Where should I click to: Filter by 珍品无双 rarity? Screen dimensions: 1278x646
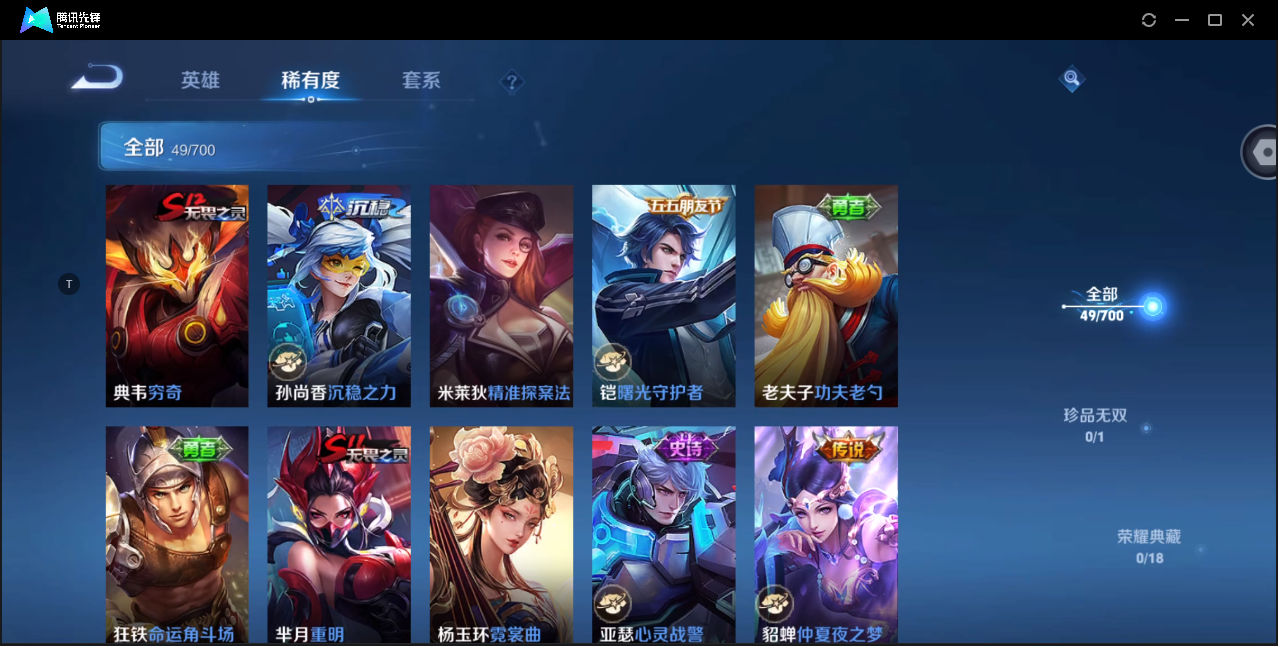point(1095,424)
